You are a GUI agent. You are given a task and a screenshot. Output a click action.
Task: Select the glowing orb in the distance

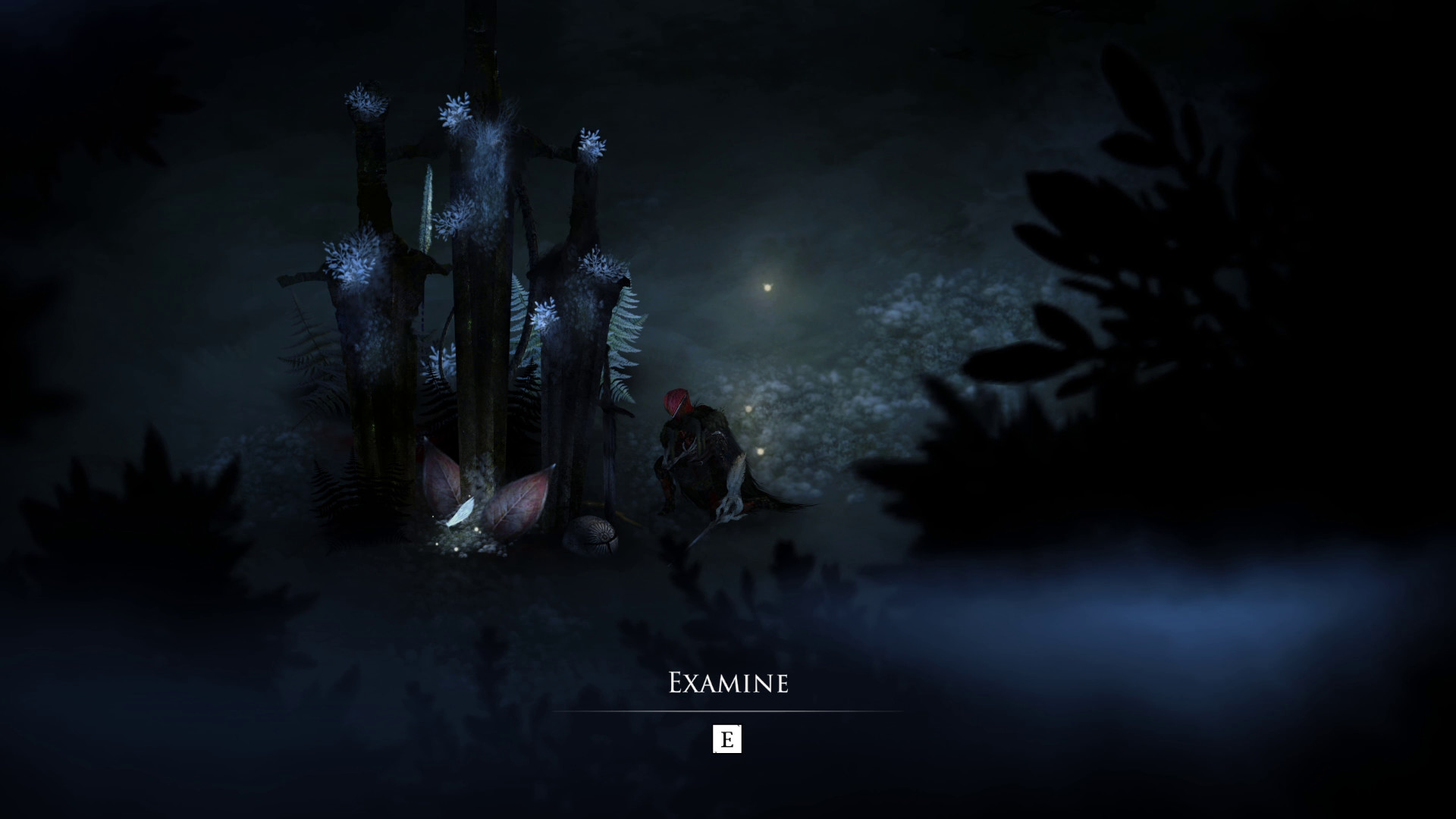point(767,287)
